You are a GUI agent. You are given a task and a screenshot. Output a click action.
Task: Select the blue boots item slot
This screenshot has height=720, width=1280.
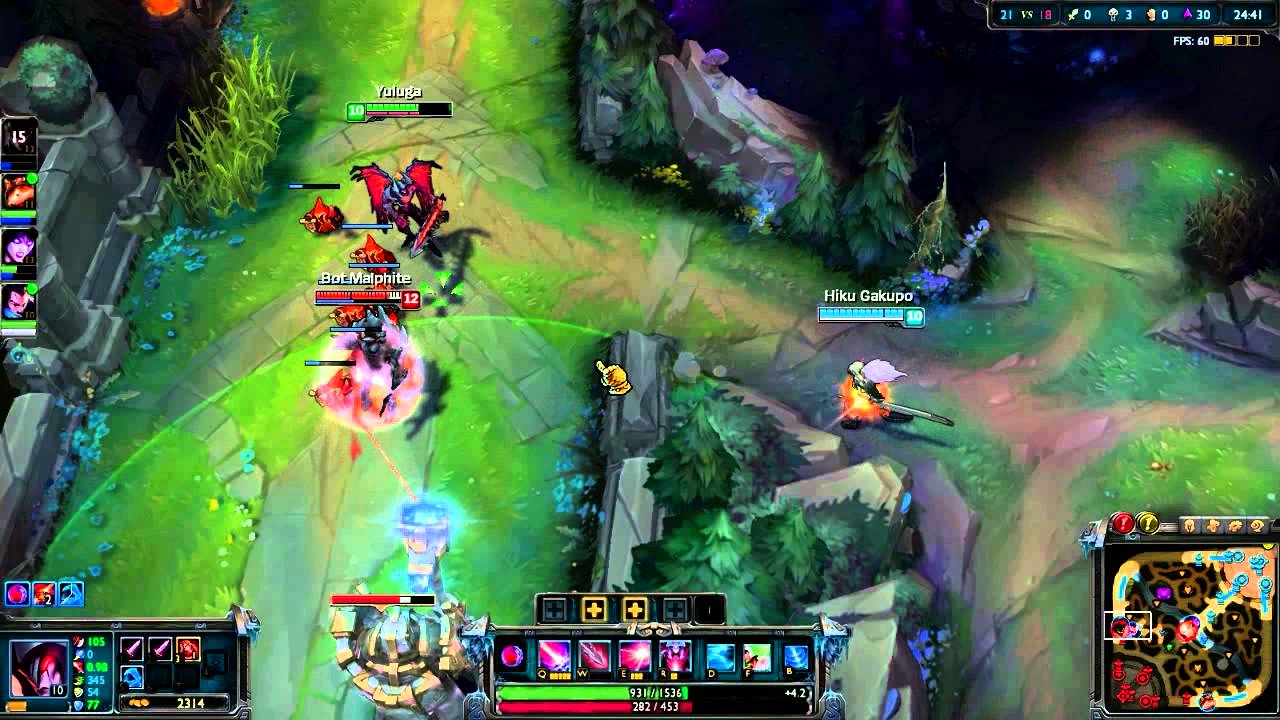point(132,677)
